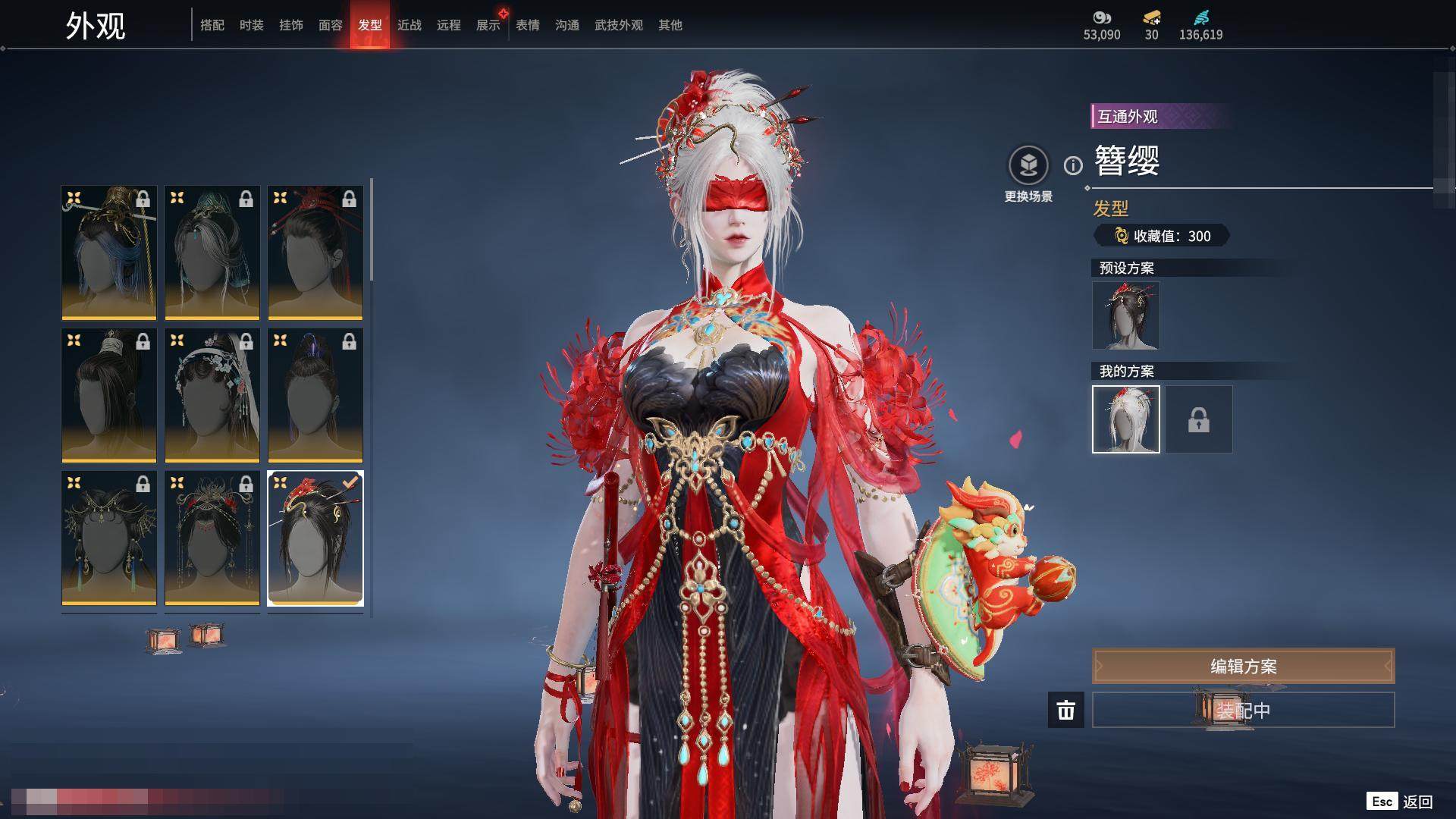This screenshot has width=1456, height=819.
Task: Go to the 面容 tab
Action: 331,25
